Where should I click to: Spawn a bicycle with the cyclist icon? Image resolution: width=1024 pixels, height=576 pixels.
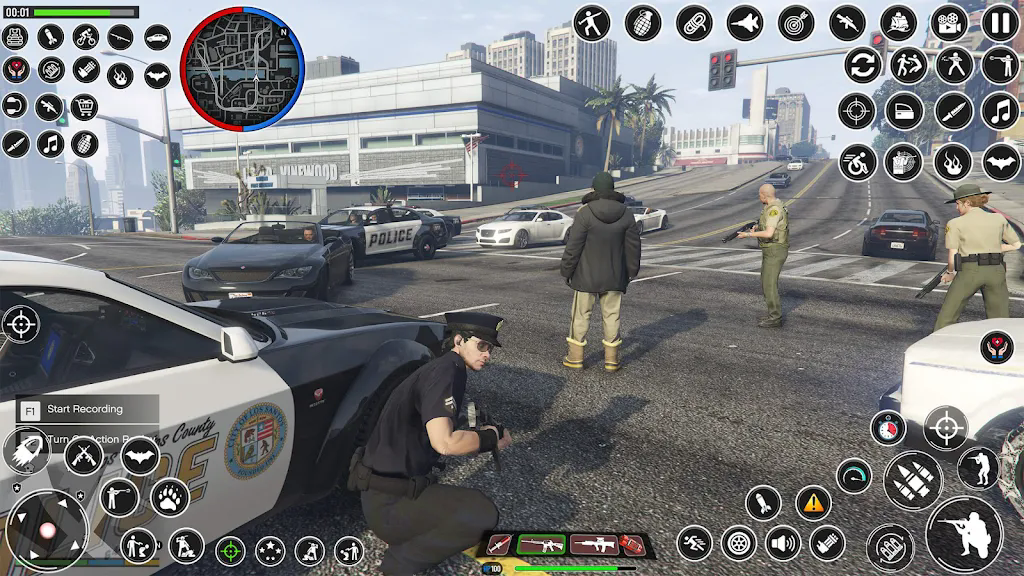click(86, 37)
